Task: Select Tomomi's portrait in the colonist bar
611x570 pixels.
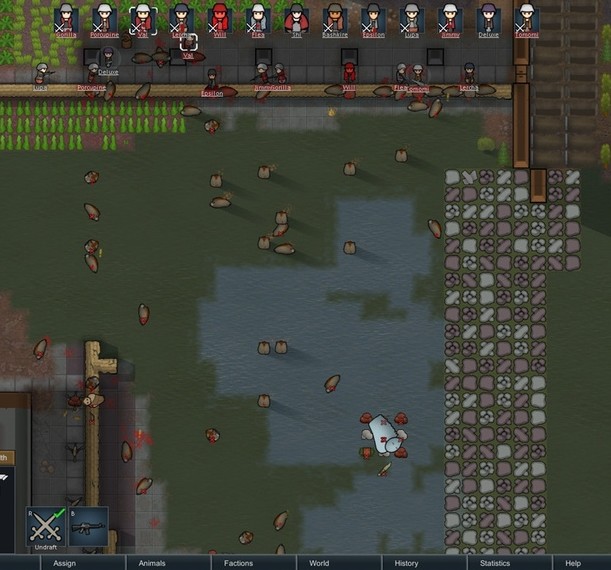Action: pyautogui.click(x=526, y=18)
